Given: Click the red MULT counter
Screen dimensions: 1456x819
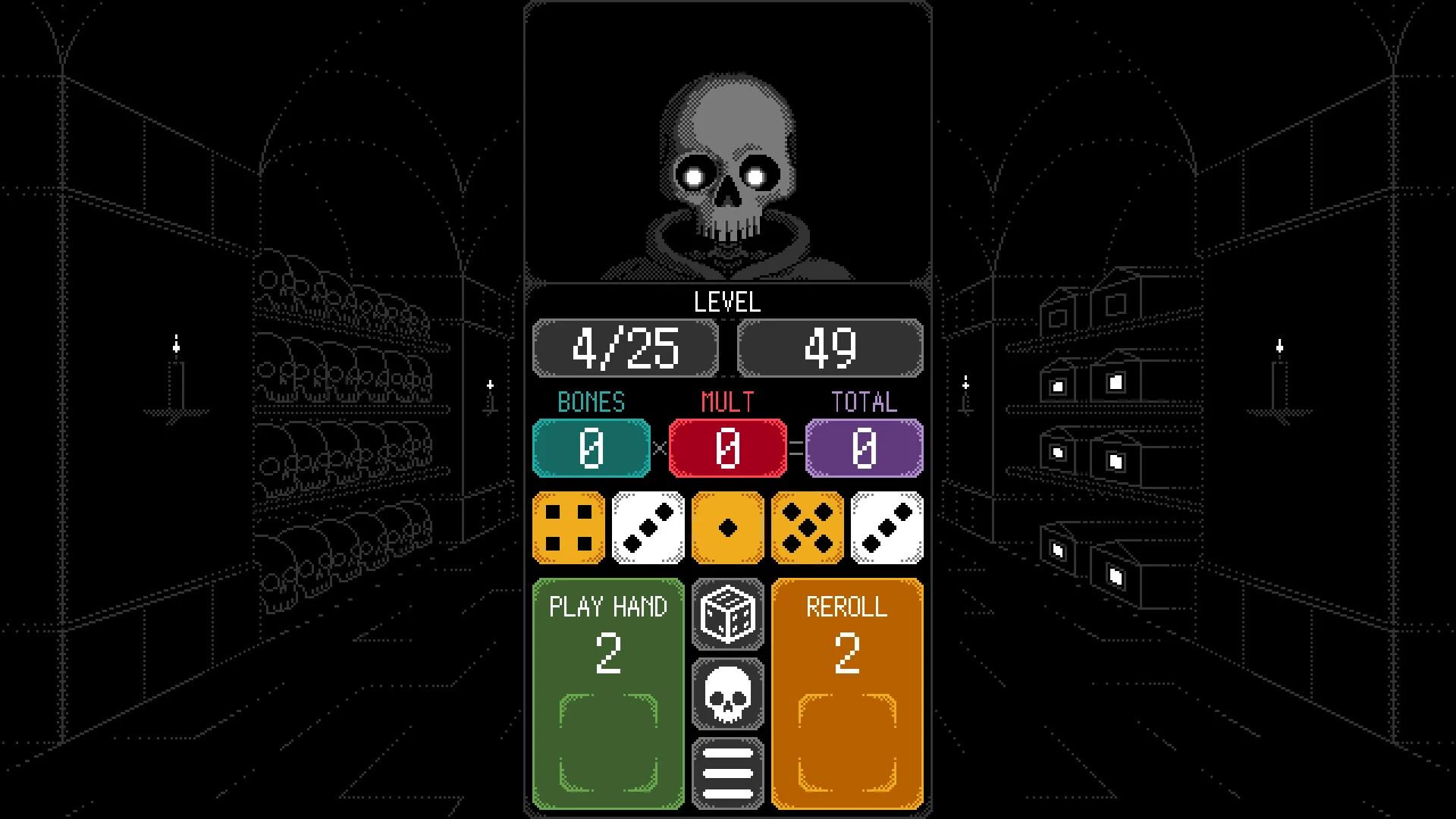Looking at the screenshot, I should click(x=727, y=447).
